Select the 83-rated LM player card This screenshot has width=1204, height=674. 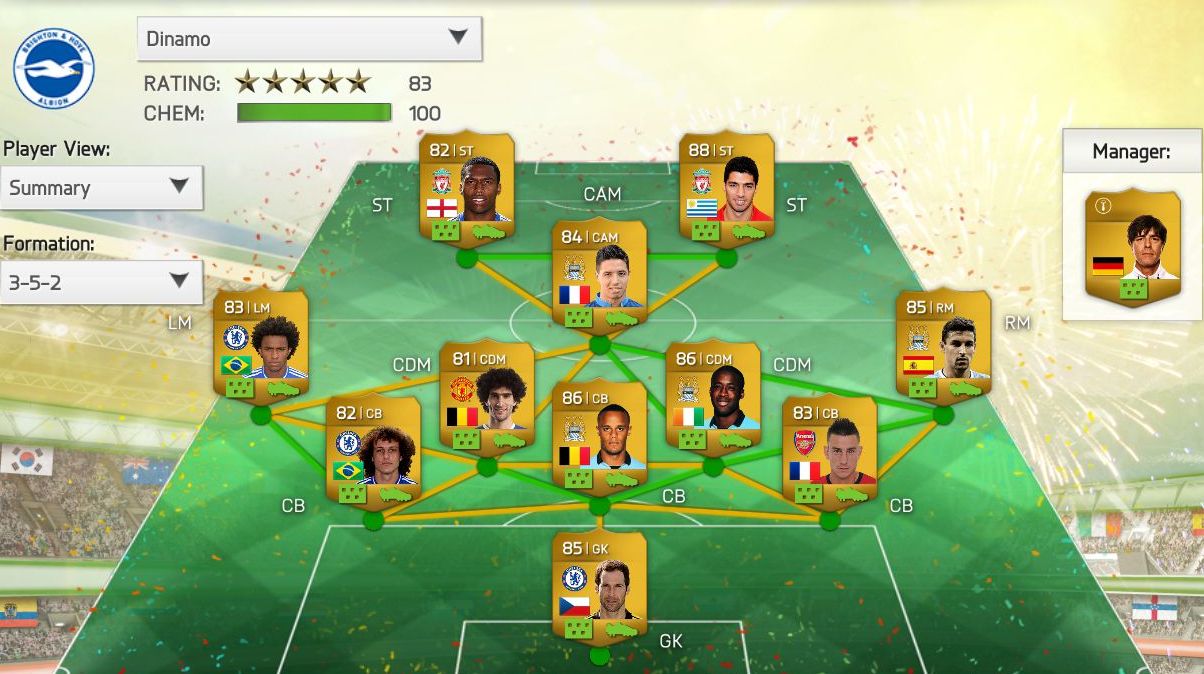pyautogui.click(x=261, y=345)
